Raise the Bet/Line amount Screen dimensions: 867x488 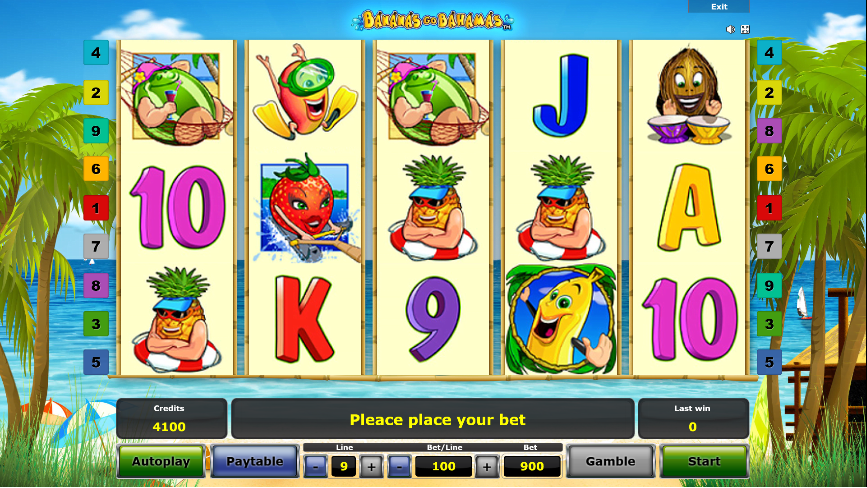pyautogui.click(x=487, y=466)
